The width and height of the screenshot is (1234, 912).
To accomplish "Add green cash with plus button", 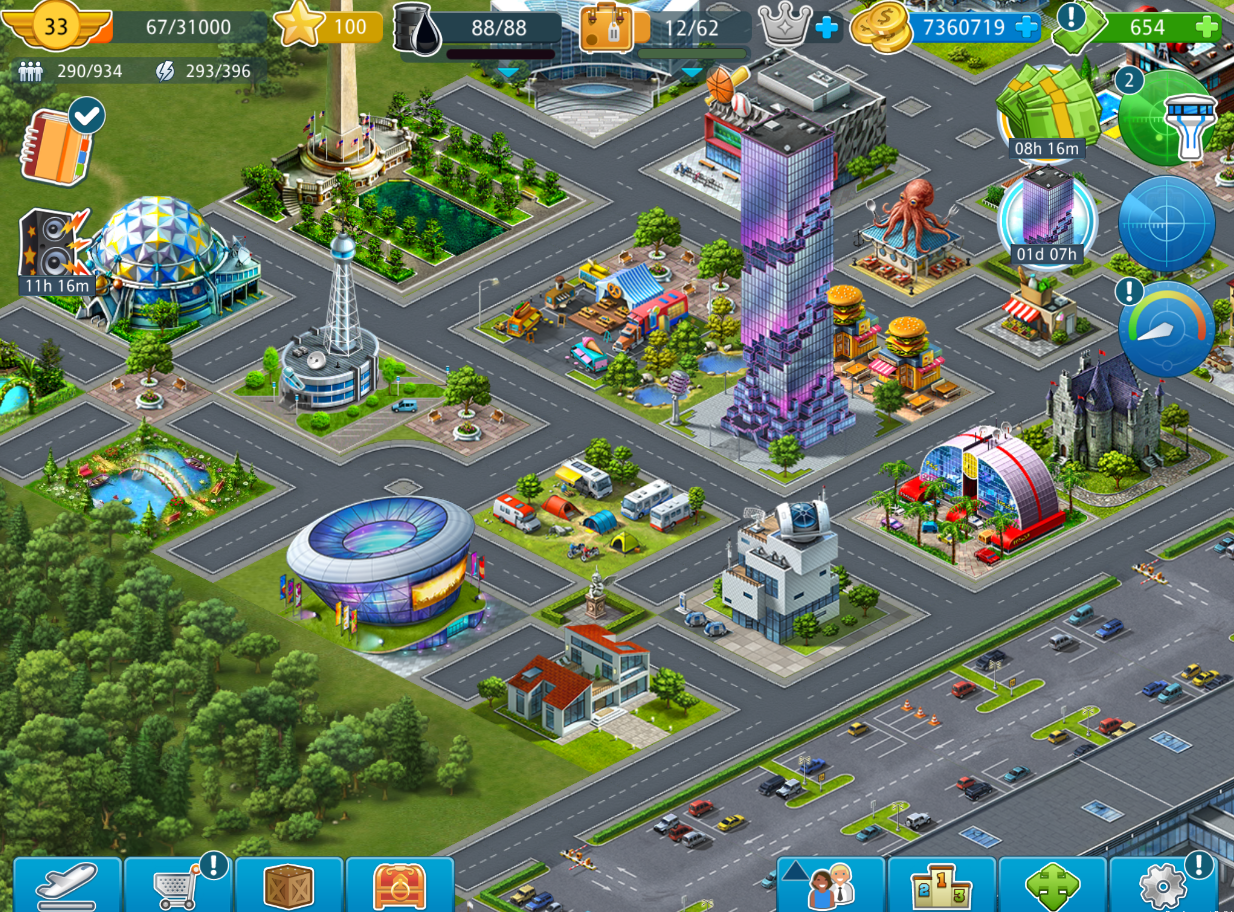I will (x=1207, y=27).
